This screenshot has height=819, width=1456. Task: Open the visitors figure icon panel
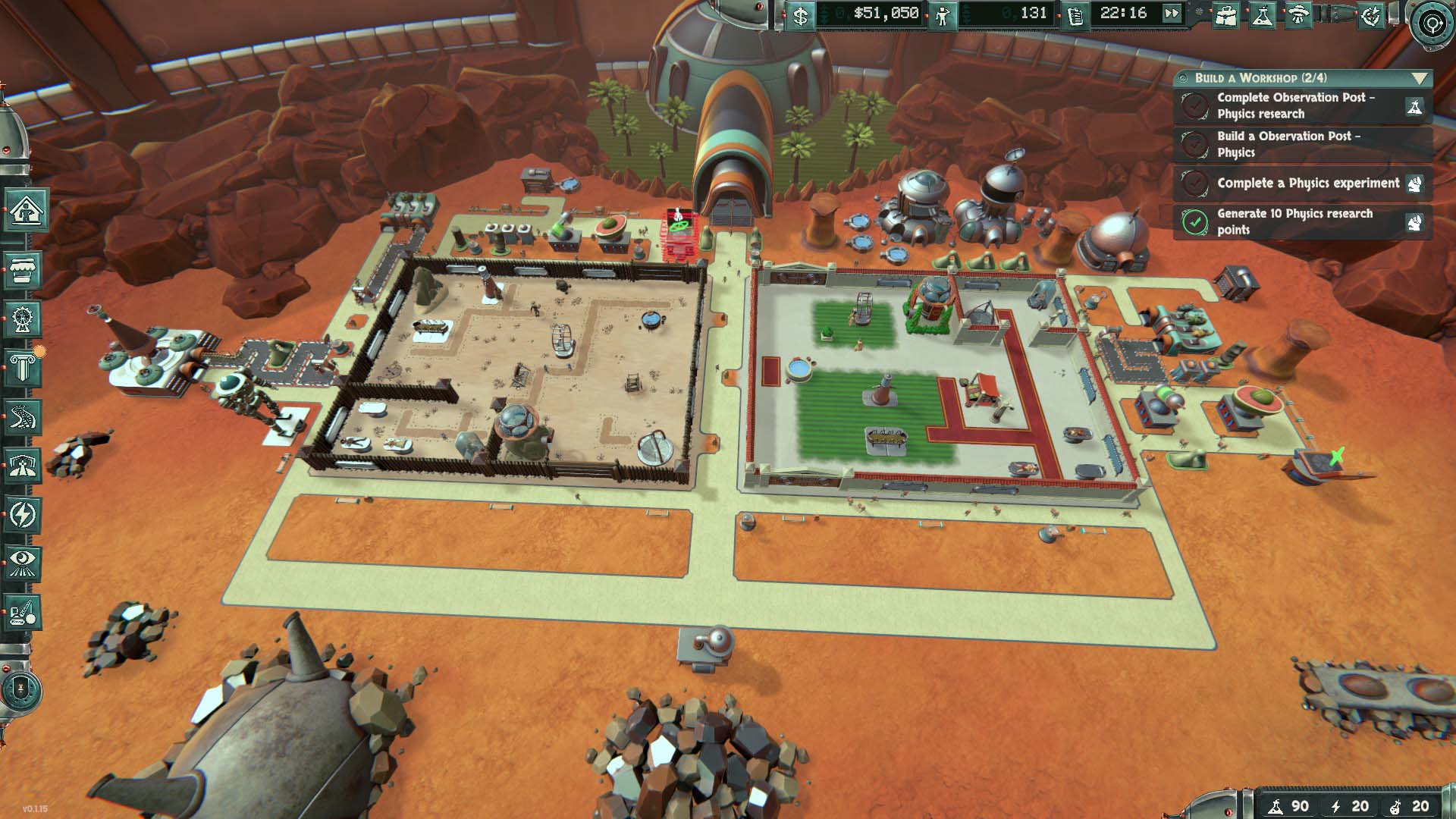943,14
